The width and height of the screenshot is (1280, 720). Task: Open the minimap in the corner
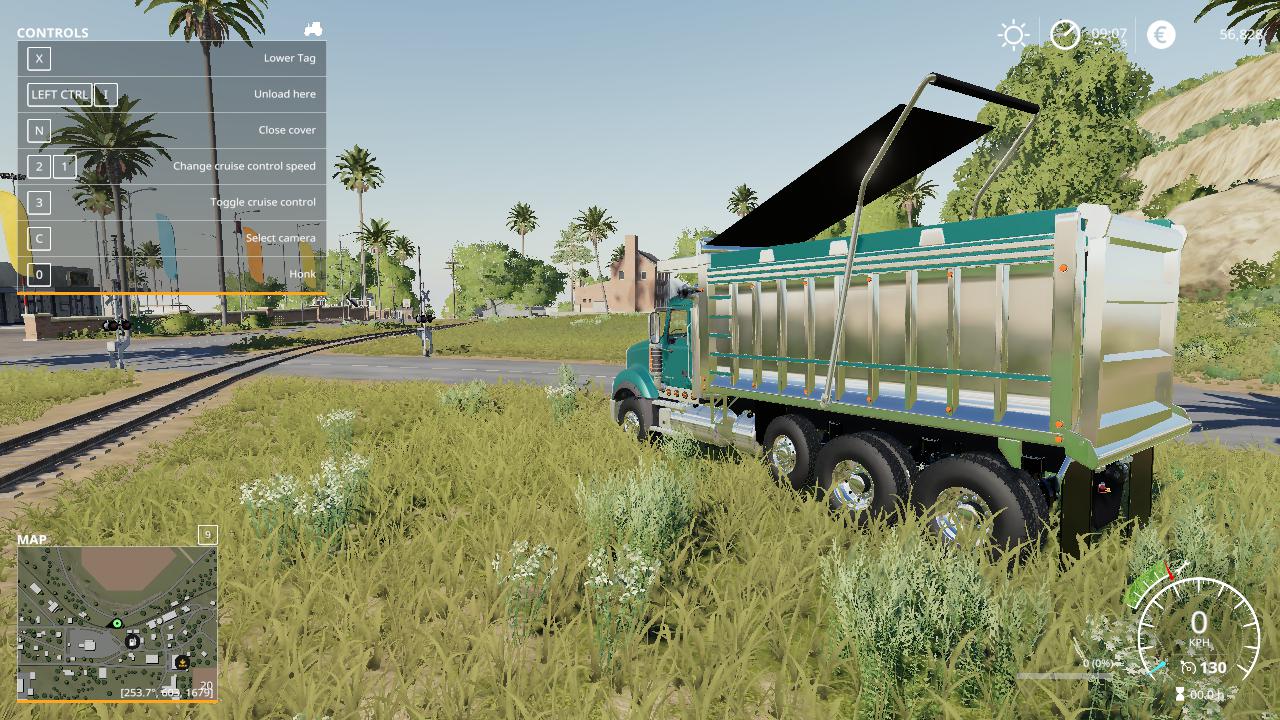click(x=117, y=622)
